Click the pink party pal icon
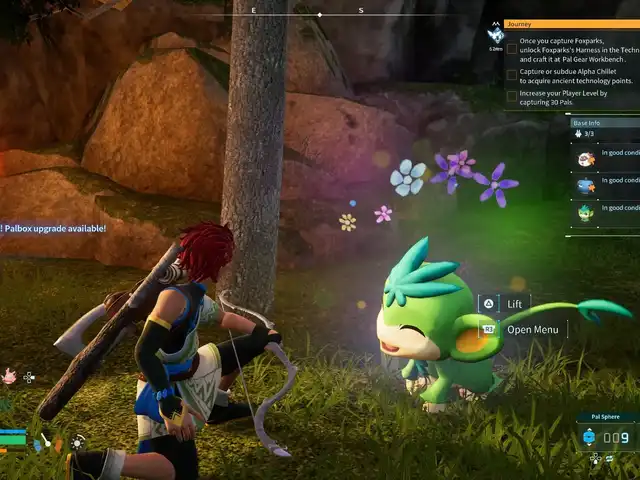Screen dimensions: 640x480 click(9, 376)
